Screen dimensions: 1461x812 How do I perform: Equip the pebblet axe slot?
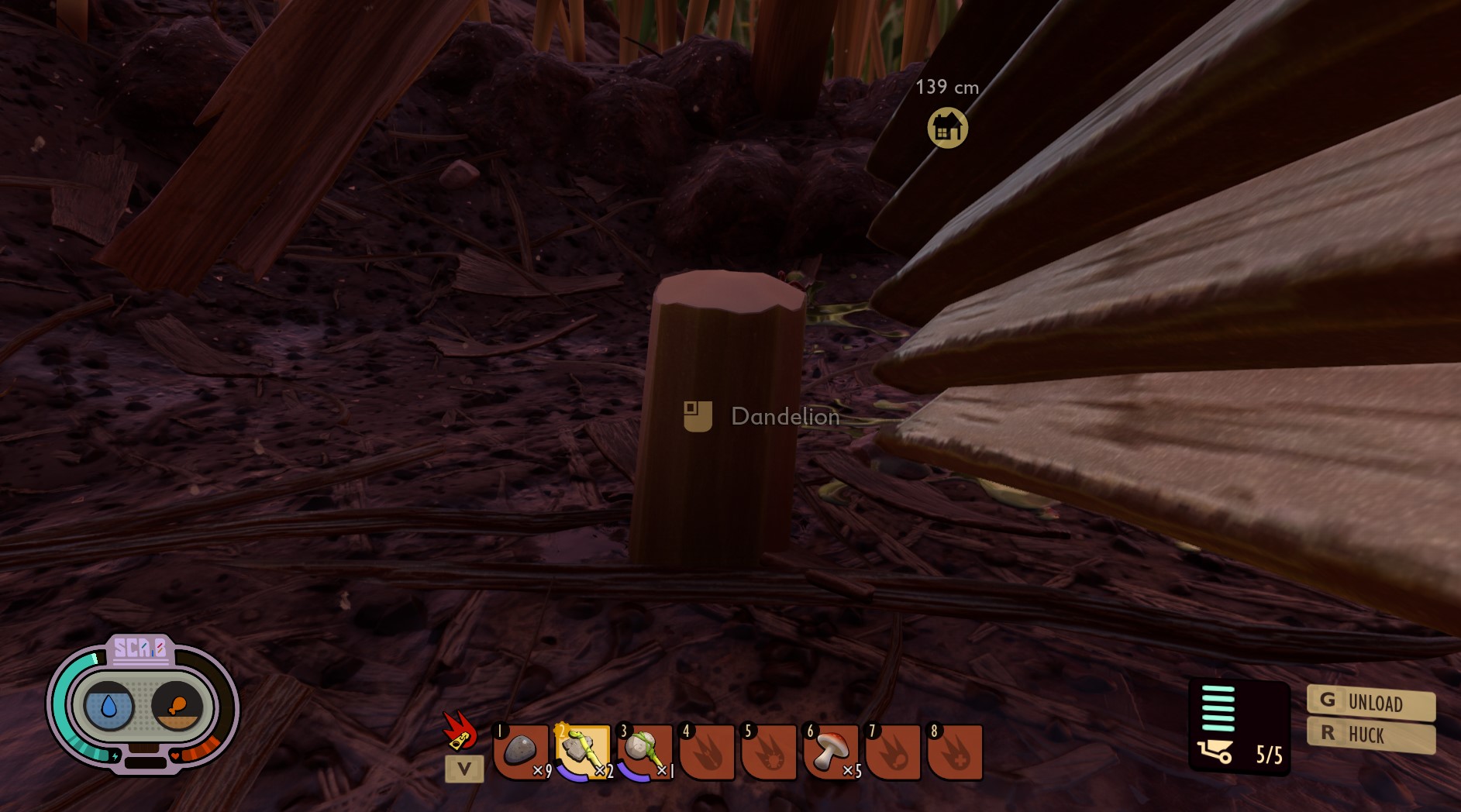[583, 751]
